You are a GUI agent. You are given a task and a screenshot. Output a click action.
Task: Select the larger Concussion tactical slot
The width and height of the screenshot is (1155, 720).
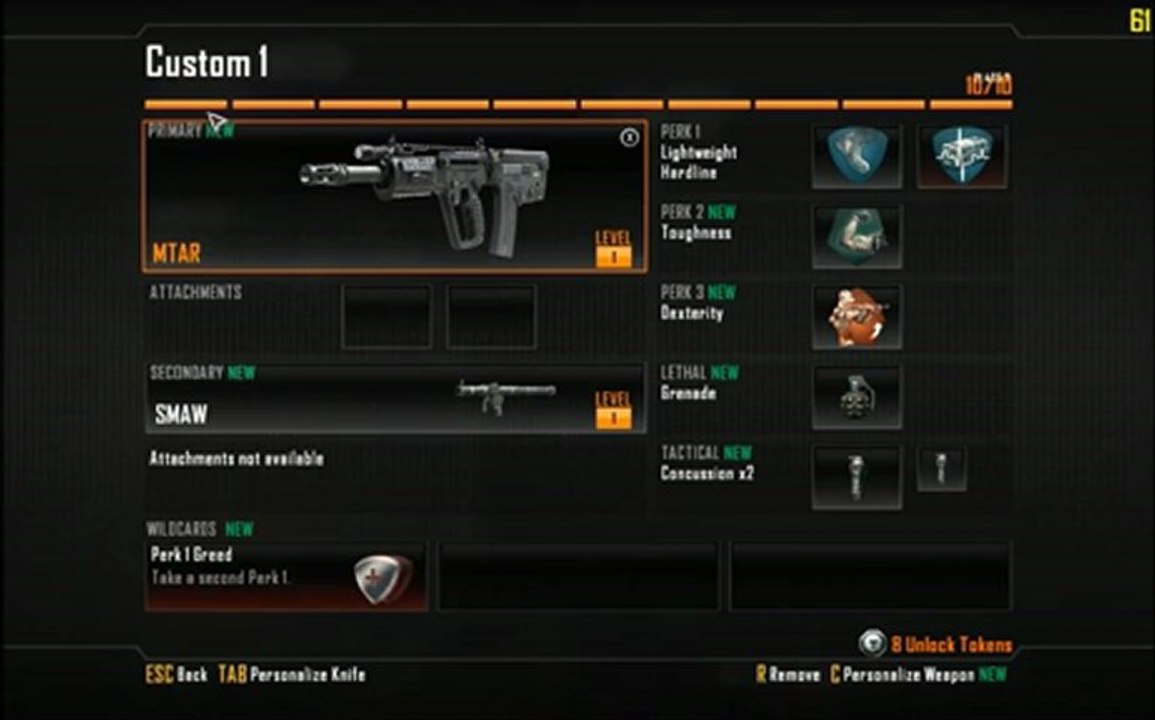pyautogui.click(x=856, y=477)
